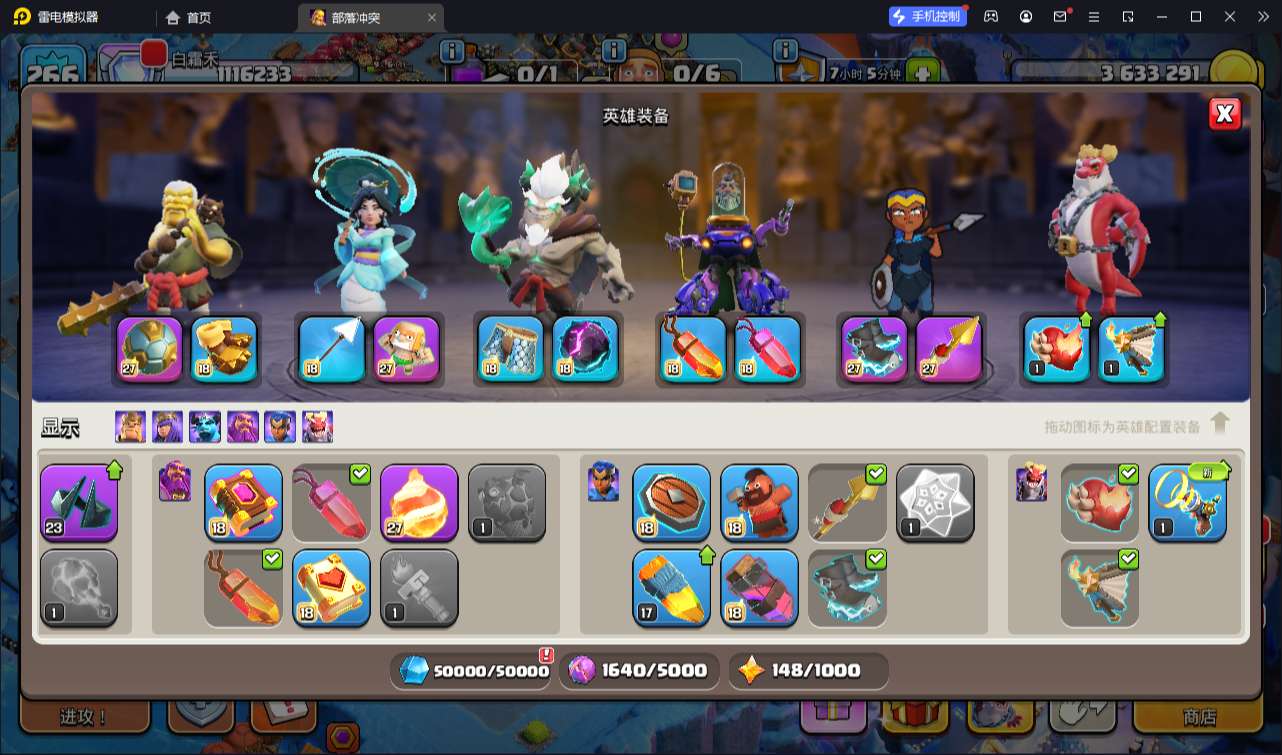This screenshot has width=1282, height=755.
Task: Choose the purple orb equipment on the Warden
Action: coord(585,349)
